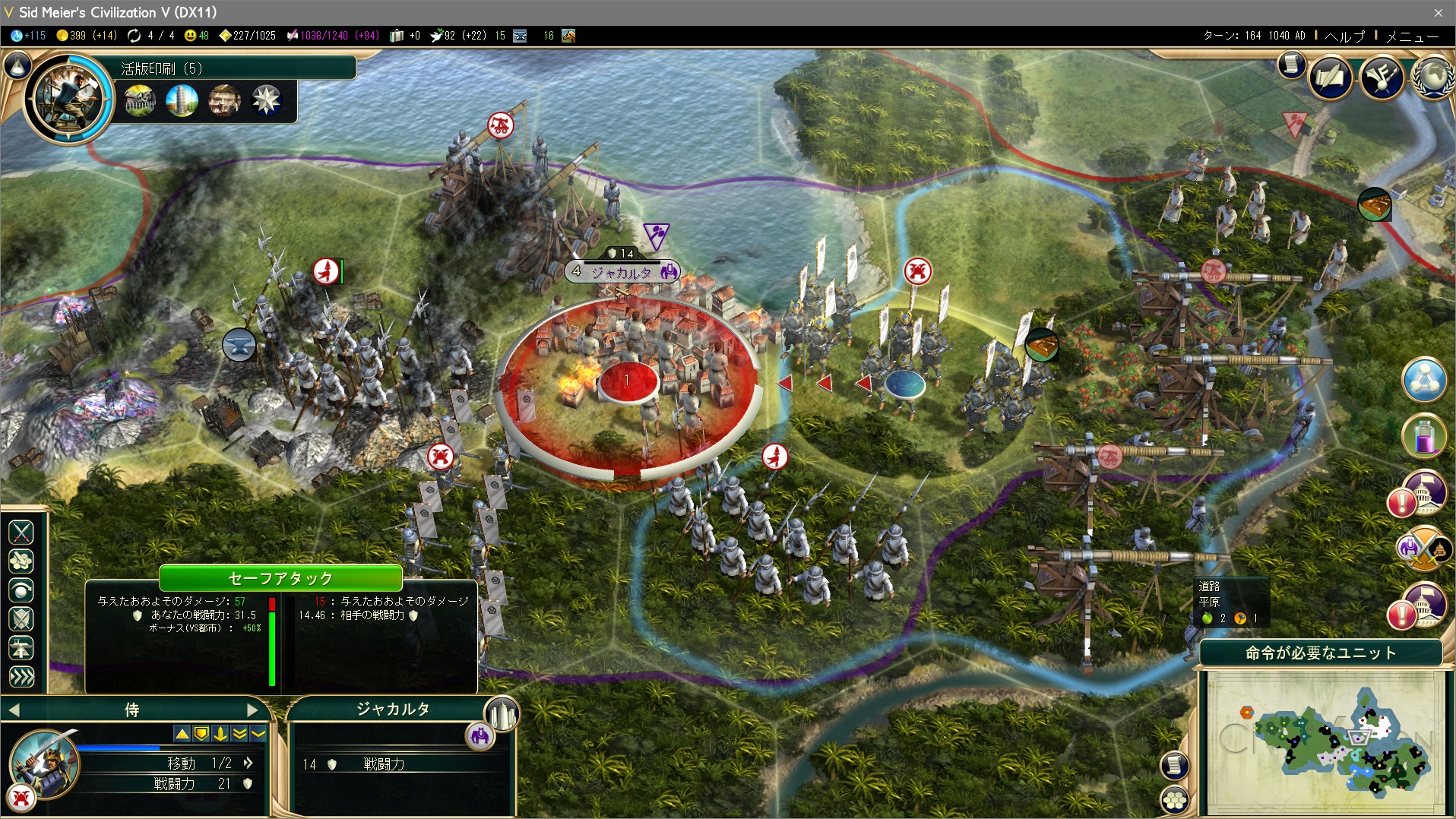This screenshot has height=819, width=1456.
Task: Select the crossed swords attack action
Action: click(21, 533)
